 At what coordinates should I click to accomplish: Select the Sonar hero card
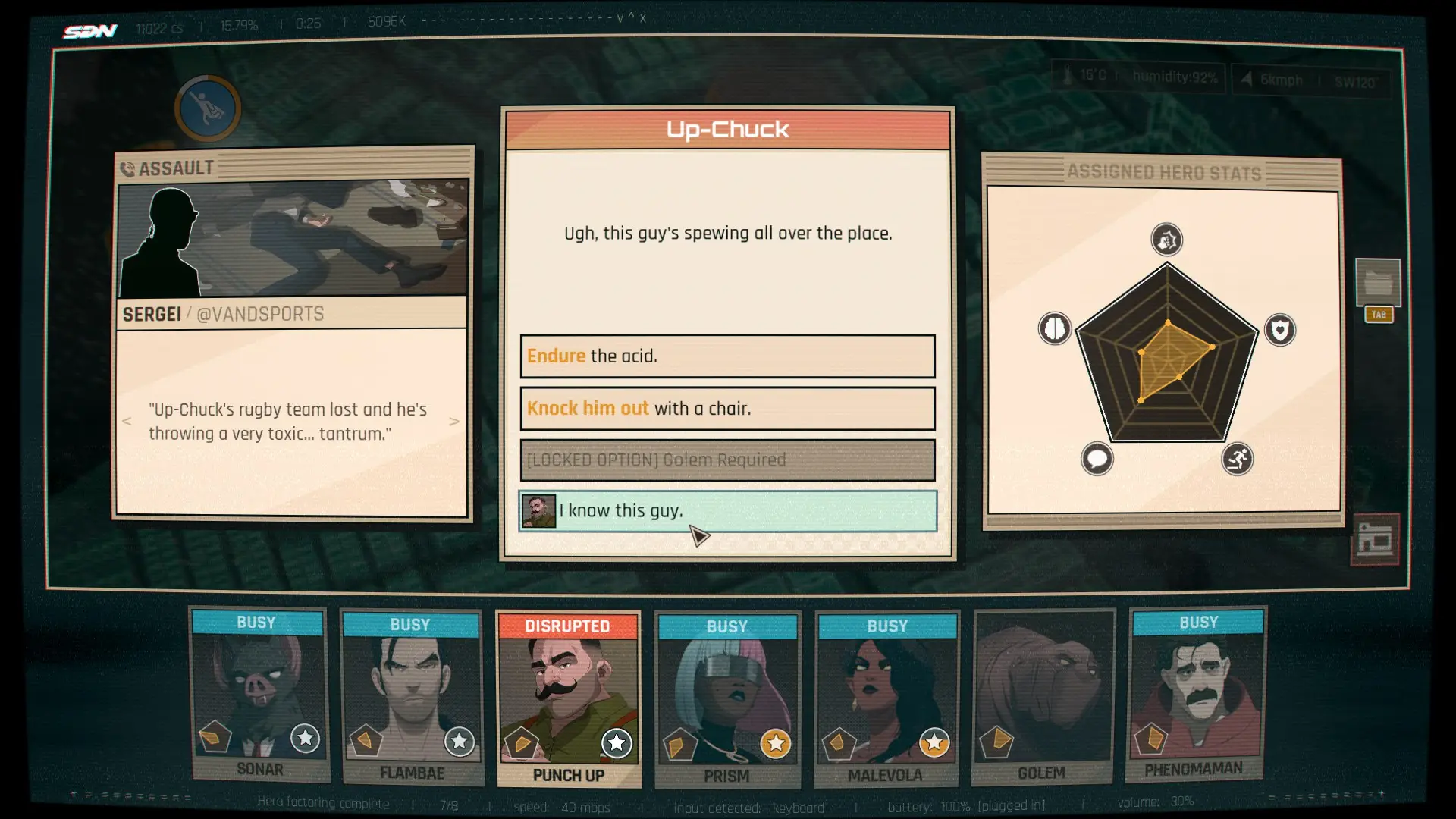(259, 695)
